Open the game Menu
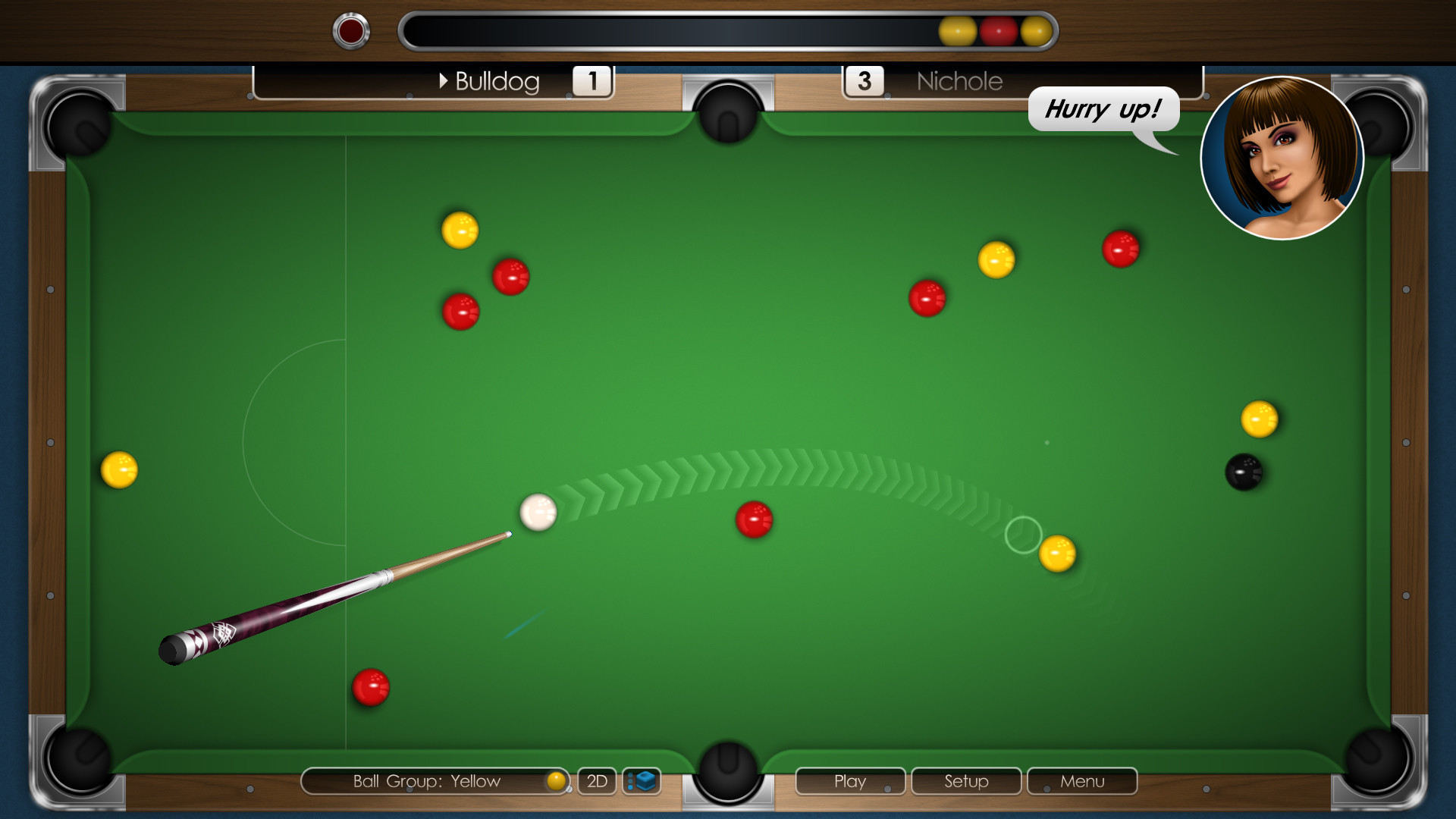Viewport: 1456px width, 819px height. [1081, 781]
